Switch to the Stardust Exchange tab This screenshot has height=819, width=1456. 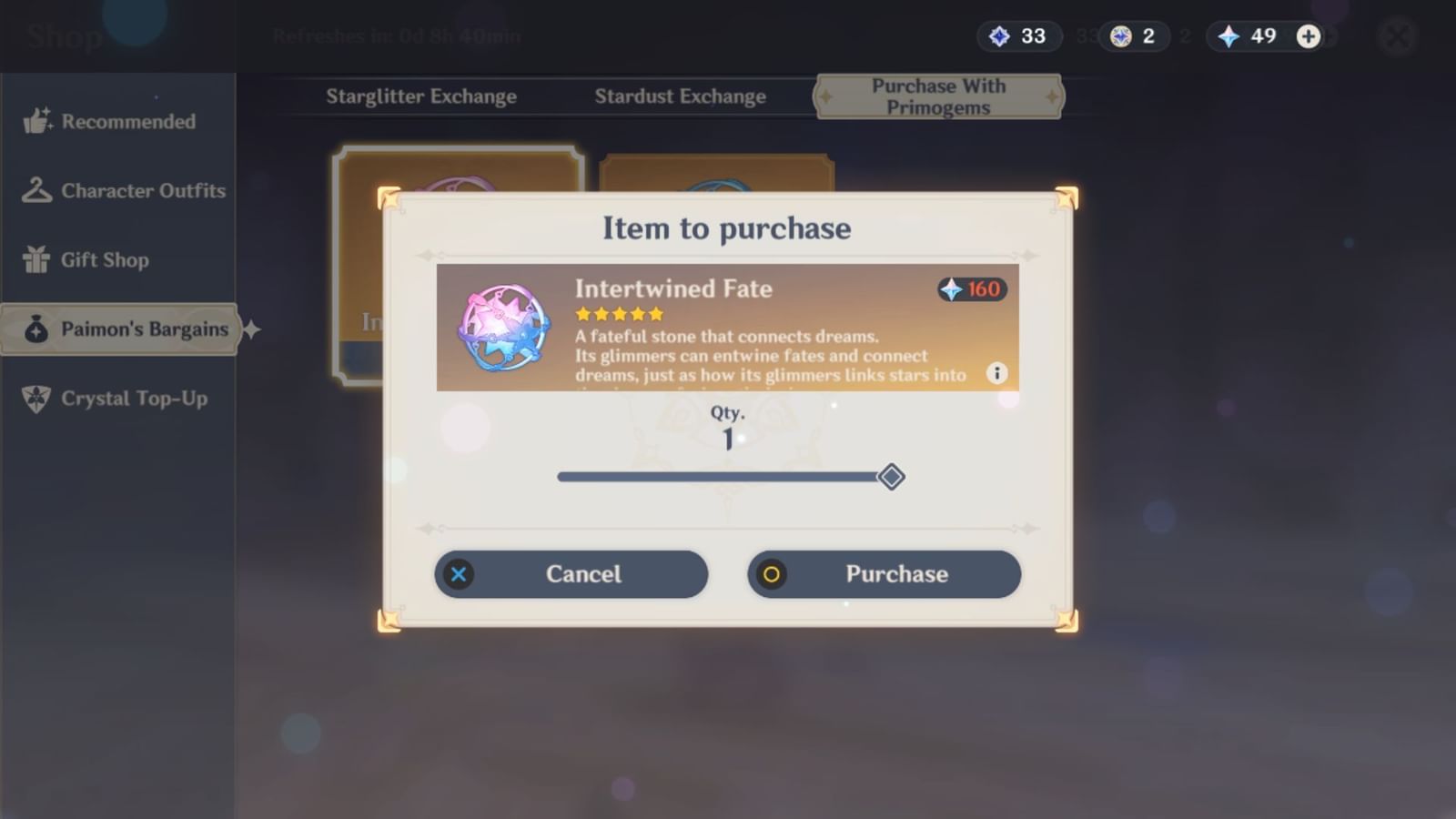click(x=679, y=96)
